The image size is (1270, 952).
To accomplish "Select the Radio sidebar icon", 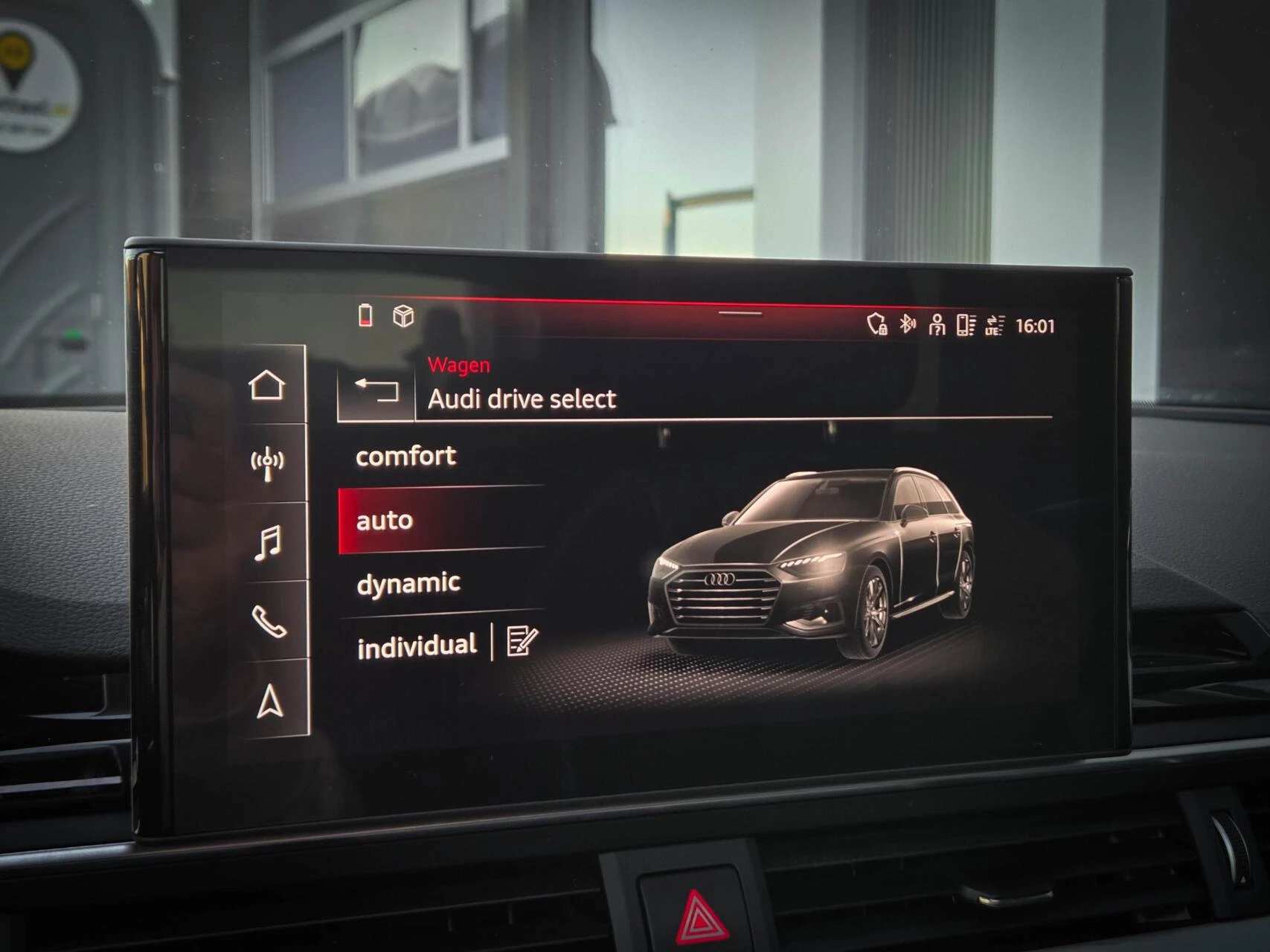I will click(268, 461).
